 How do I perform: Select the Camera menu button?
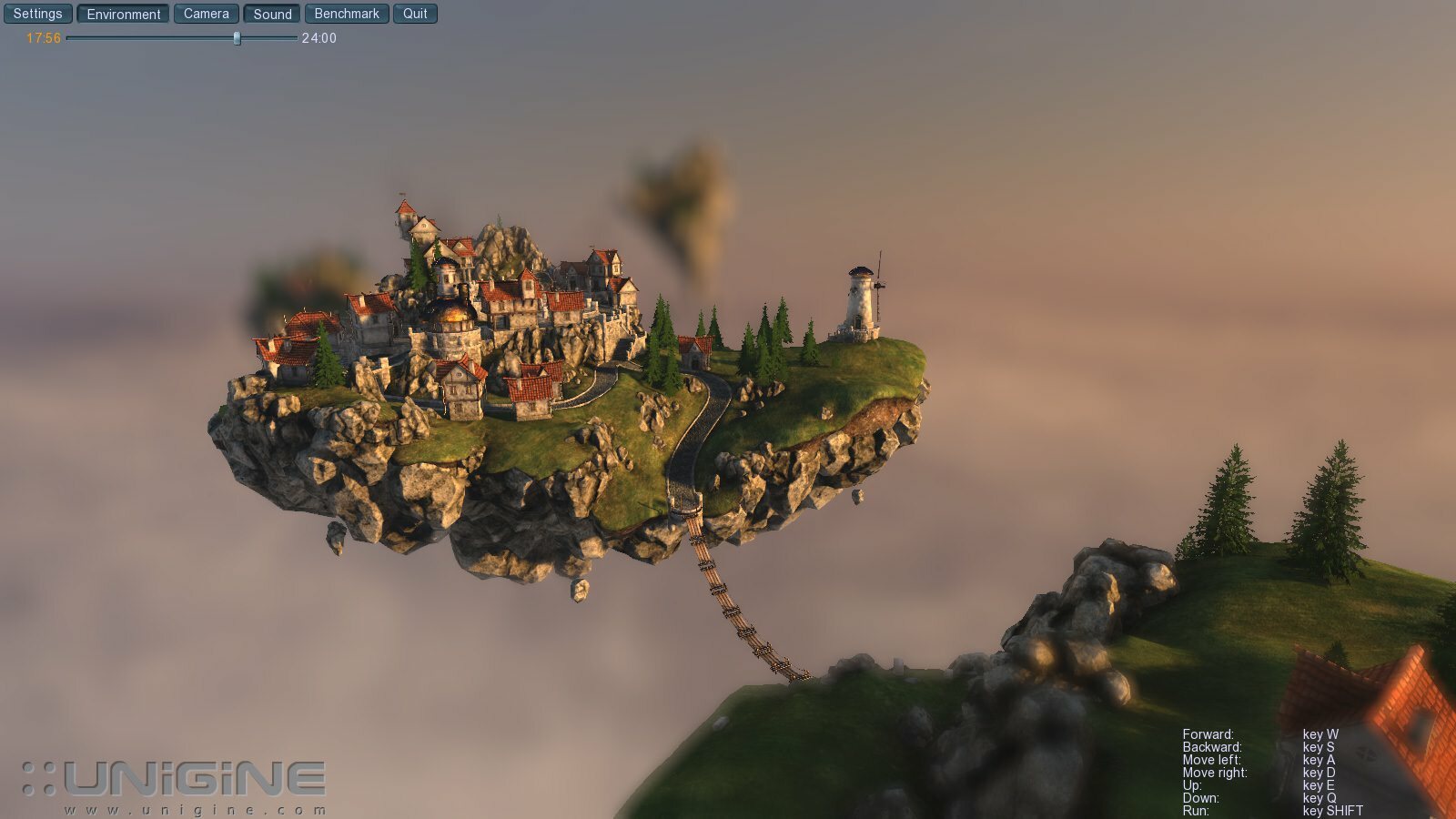207,14
